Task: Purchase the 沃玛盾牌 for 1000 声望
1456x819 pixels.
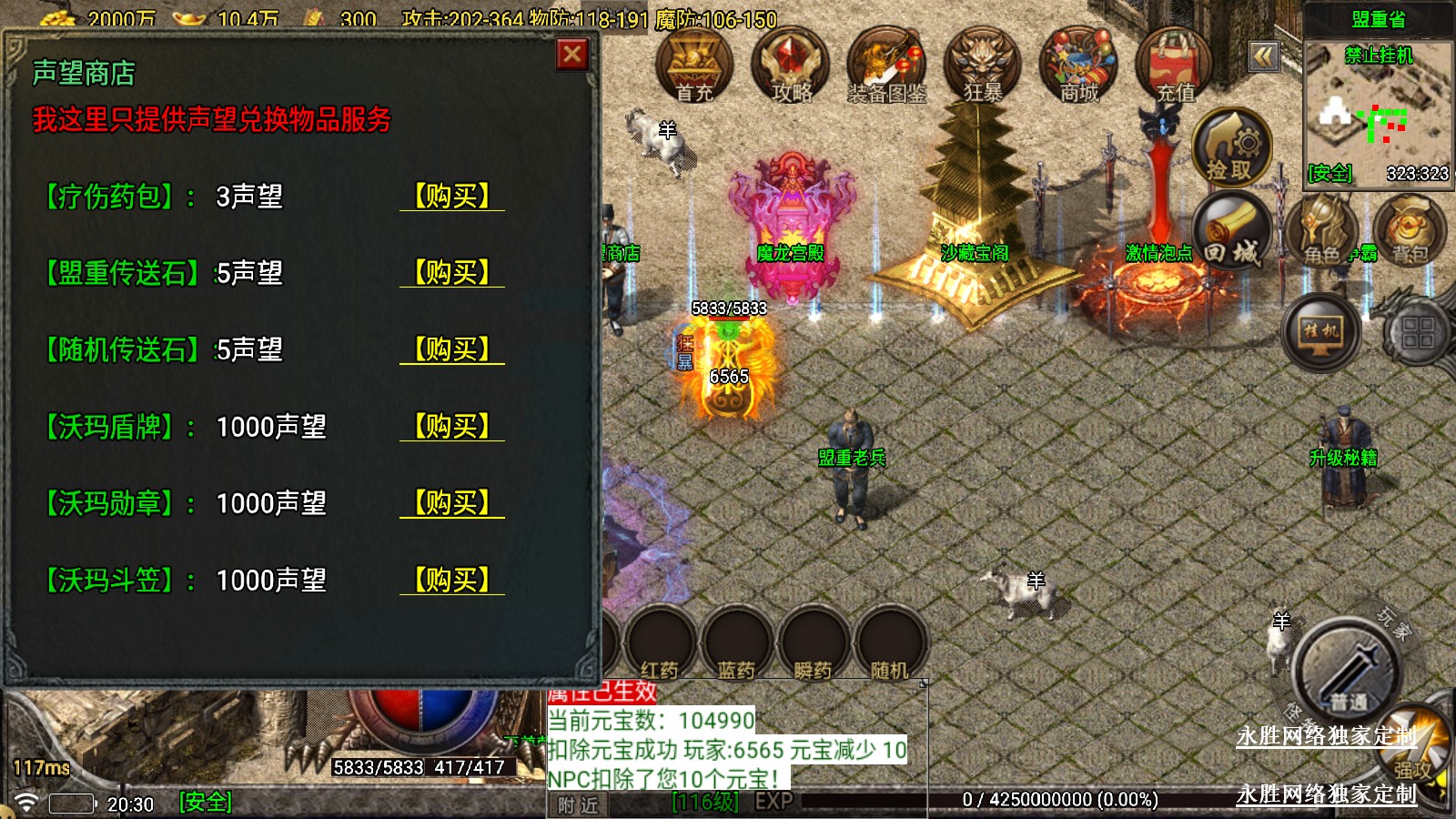Action: (452, 426)
